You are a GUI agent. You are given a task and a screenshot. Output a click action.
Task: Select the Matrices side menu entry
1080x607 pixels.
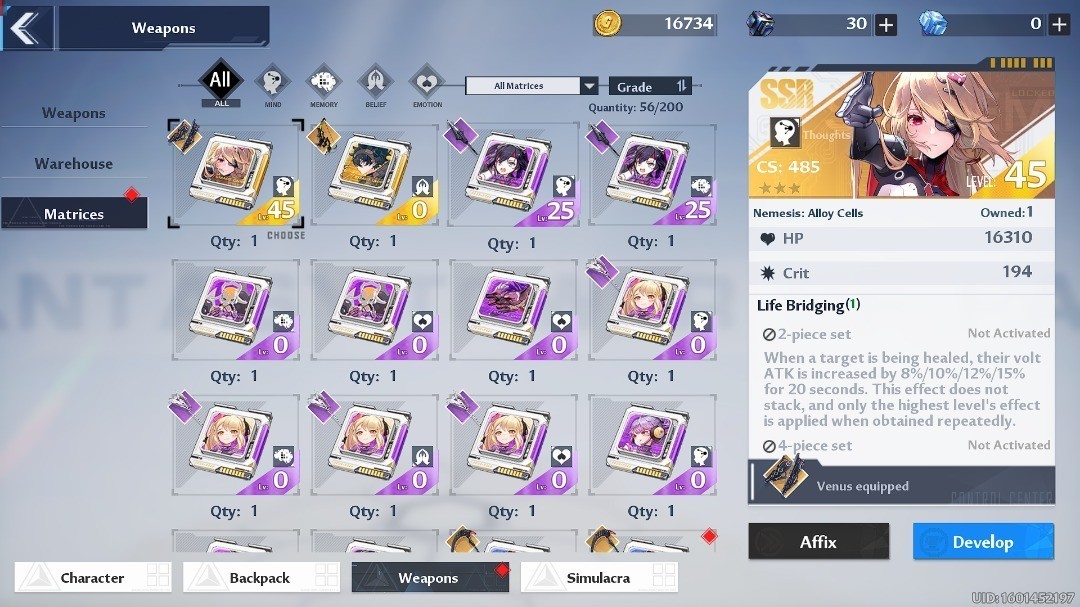click(x=74, y=213)
